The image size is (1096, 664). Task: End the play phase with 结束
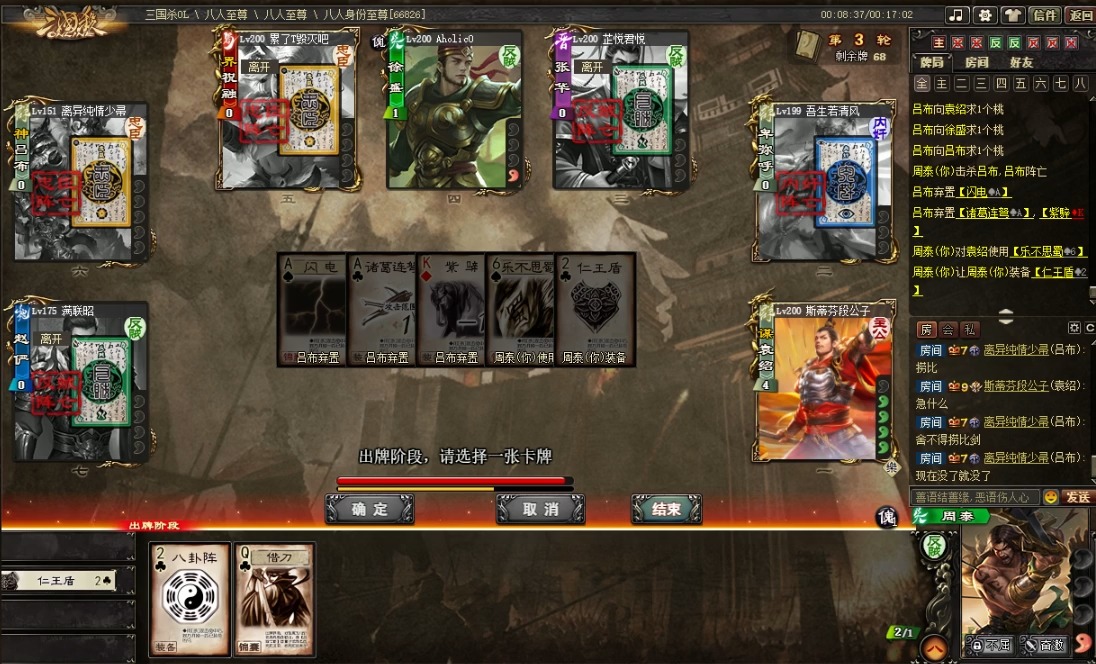pos(666,509)
